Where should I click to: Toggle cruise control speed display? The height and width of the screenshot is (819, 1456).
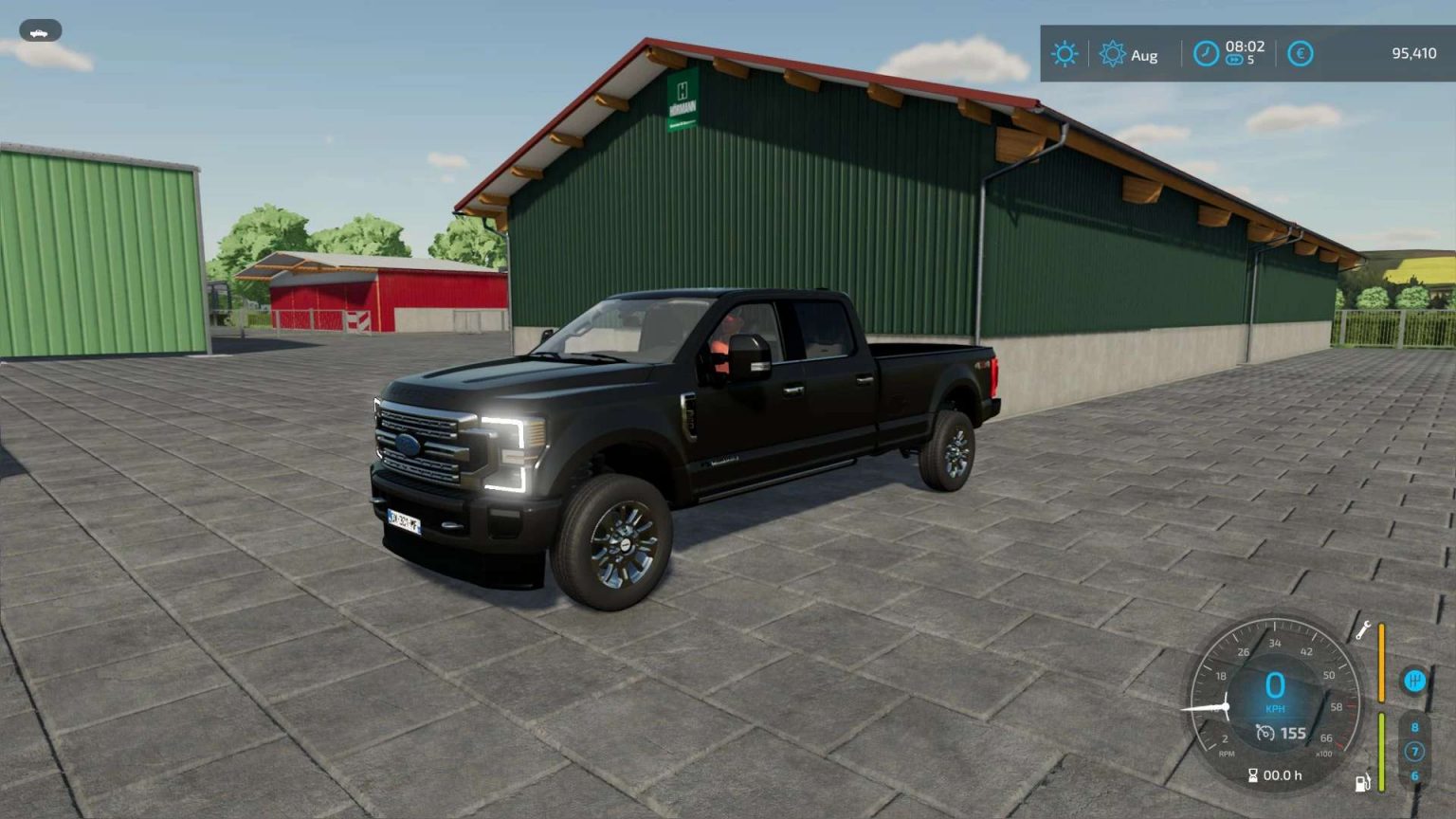pyautogui.click(x=1281, y=732)
